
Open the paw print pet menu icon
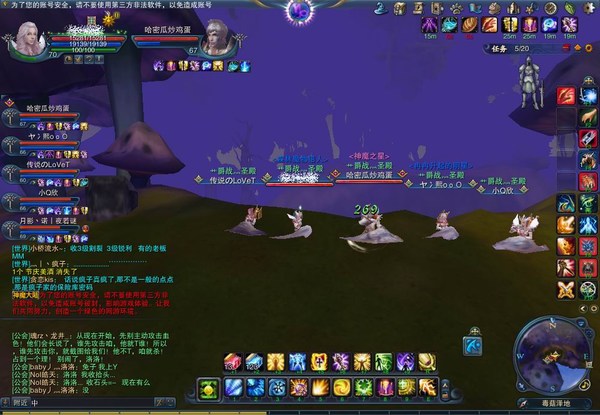(x=454, y=8)
